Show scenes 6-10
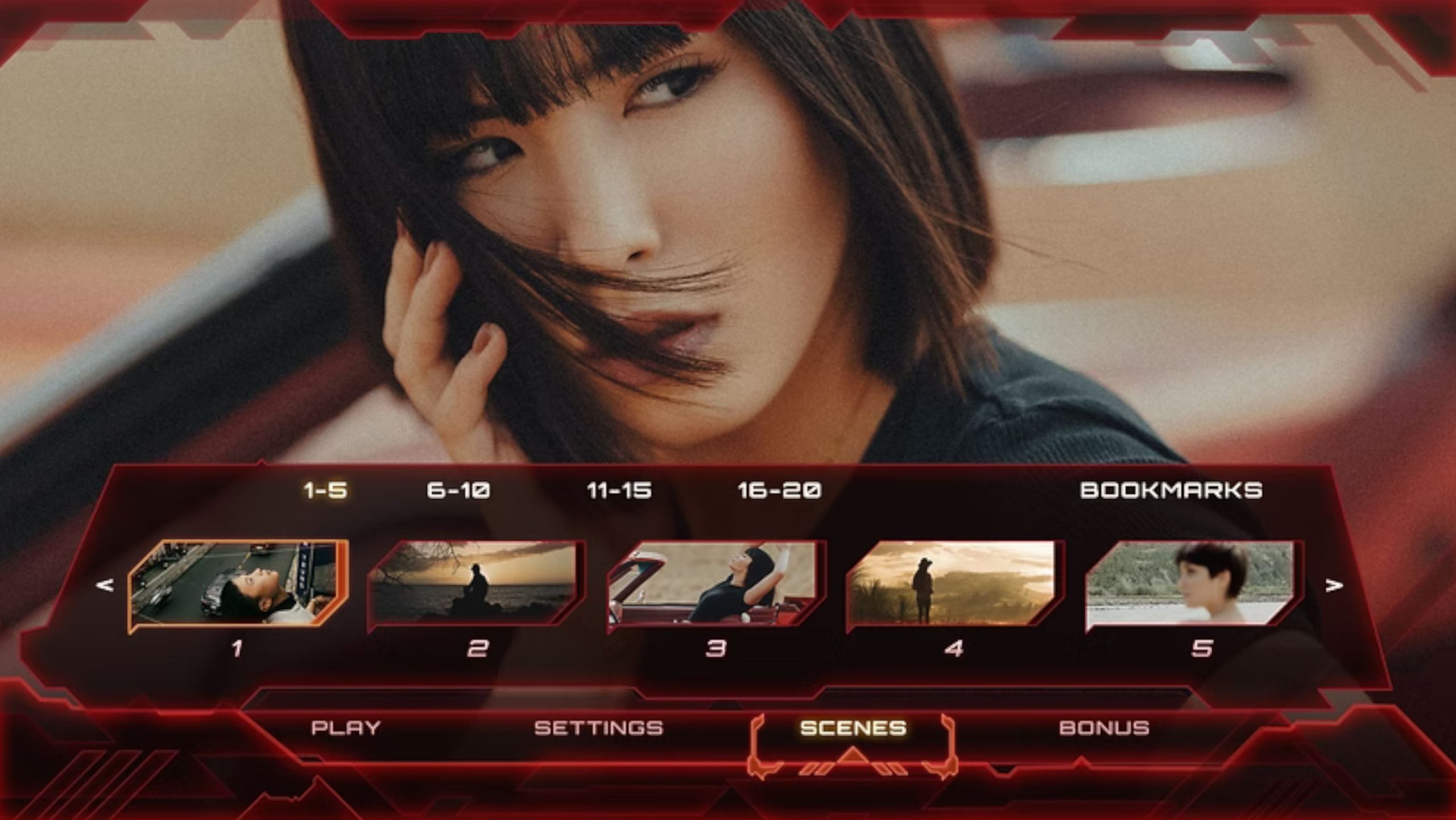This screenshot has width=1456, height=820. pyautogui.click(x=458, y=490)
